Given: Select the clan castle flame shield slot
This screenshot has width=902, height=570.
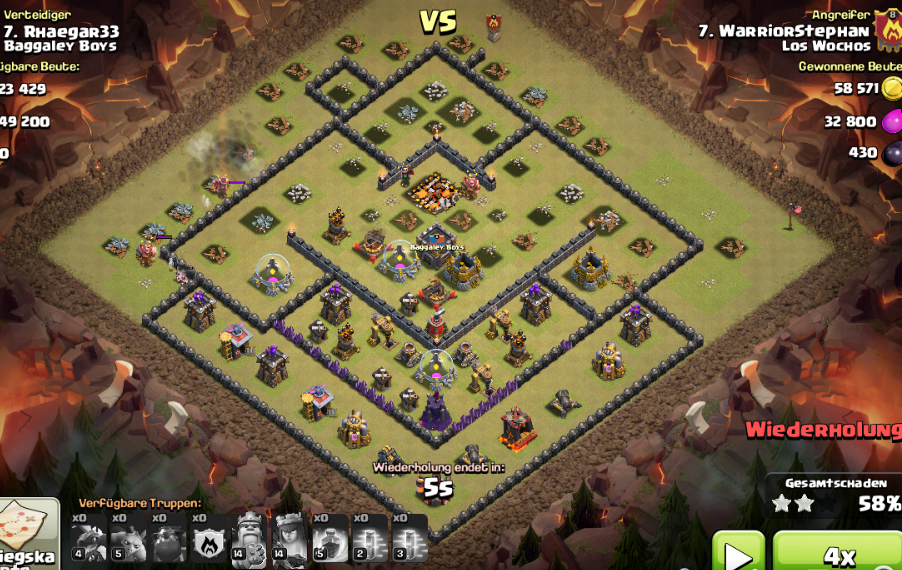Looking at the screenshot, I should (209, 538).
